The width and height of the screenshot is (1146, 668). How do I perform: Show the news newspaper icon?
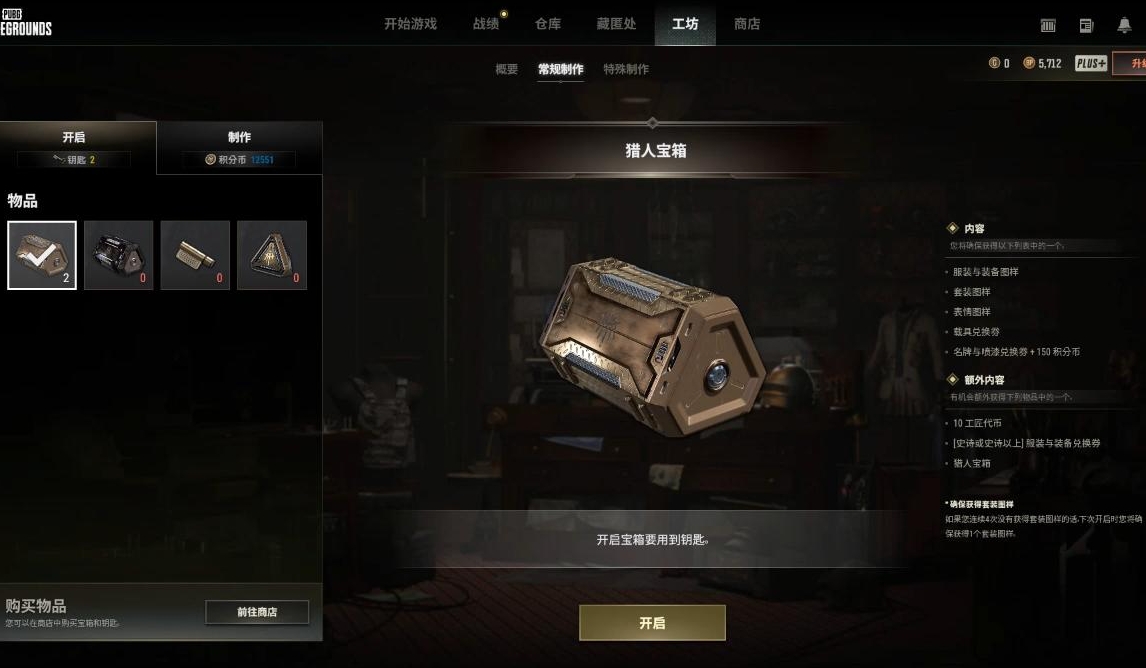(1086, 25)
